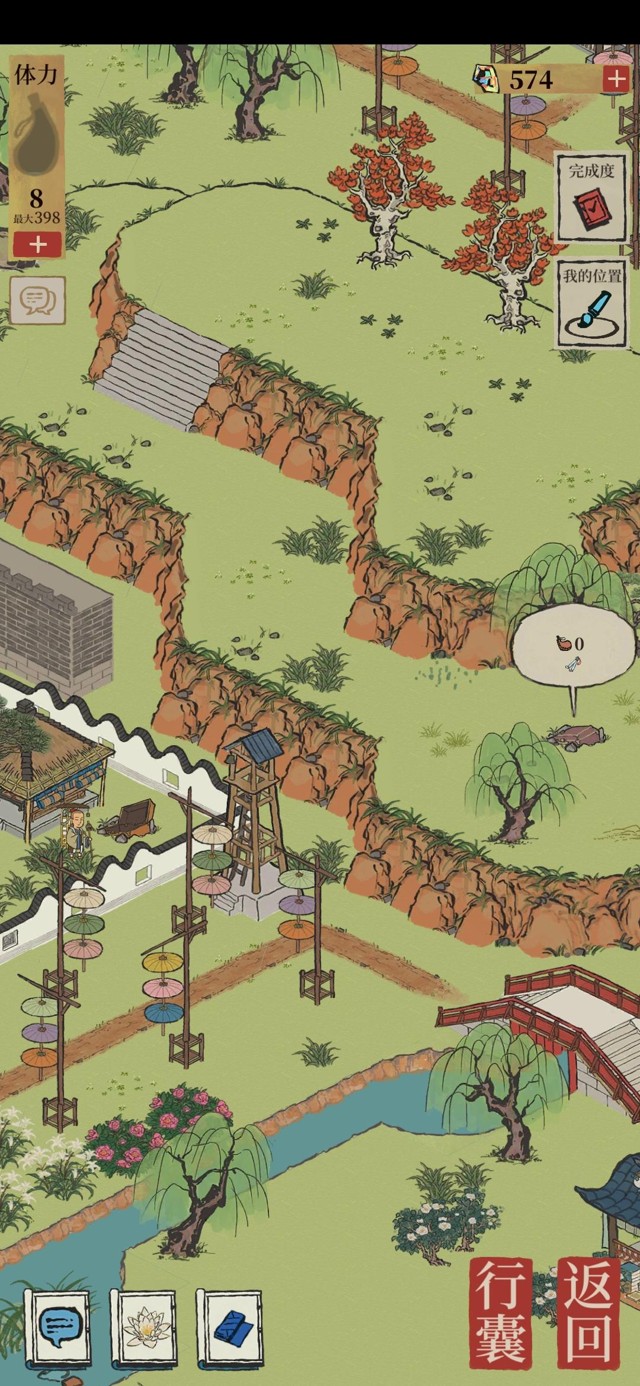Tap 我的位置 to locate my position
Image resolution: width=640 pixels, height=1386 pixels.
591,303
